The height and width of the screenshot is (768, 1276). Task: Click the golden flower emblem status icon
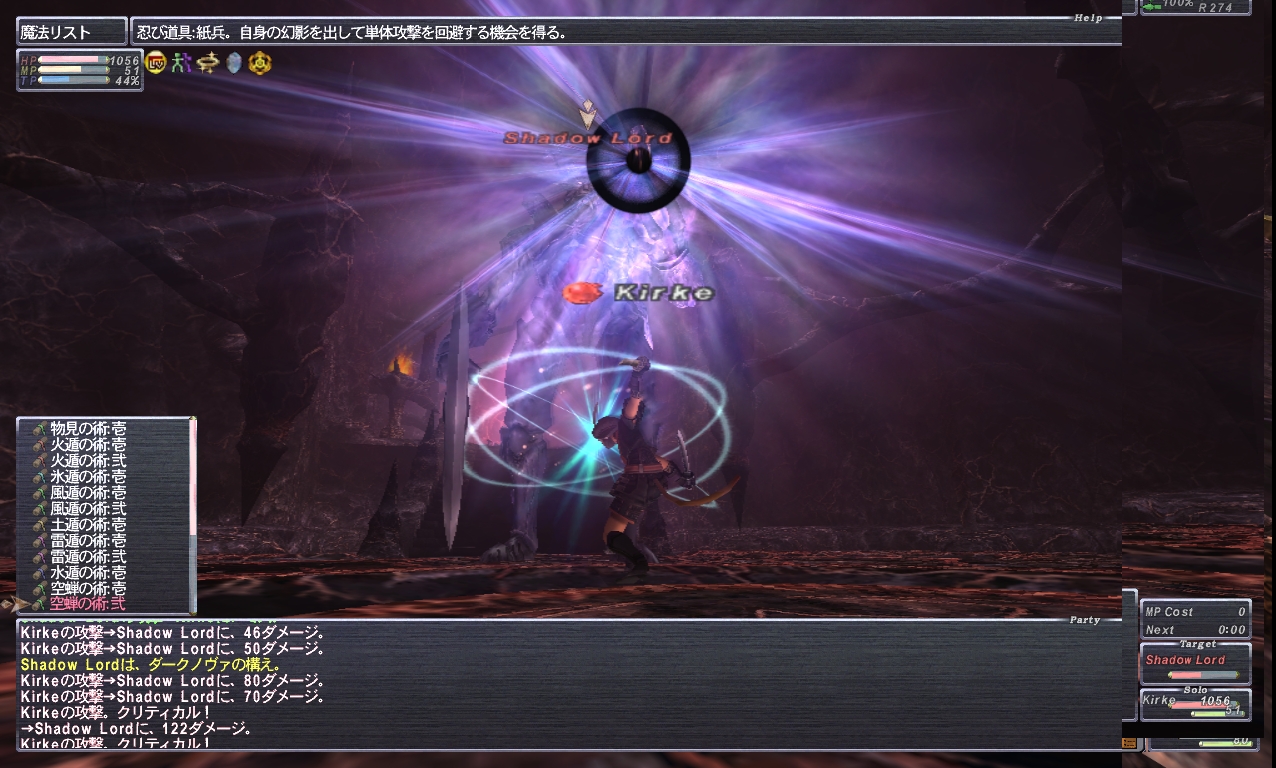click(259, 63)
